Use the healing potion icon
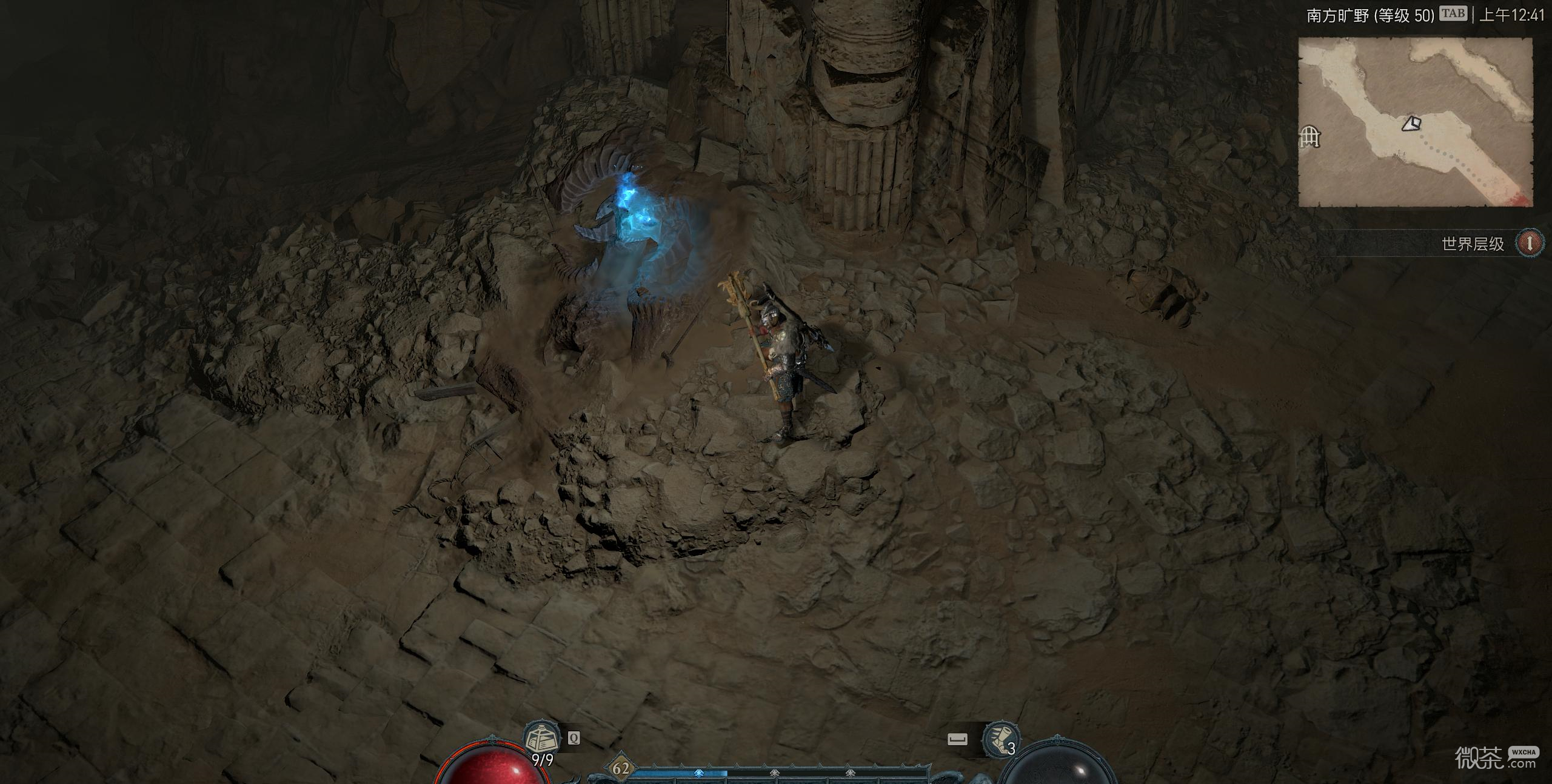 541,739
